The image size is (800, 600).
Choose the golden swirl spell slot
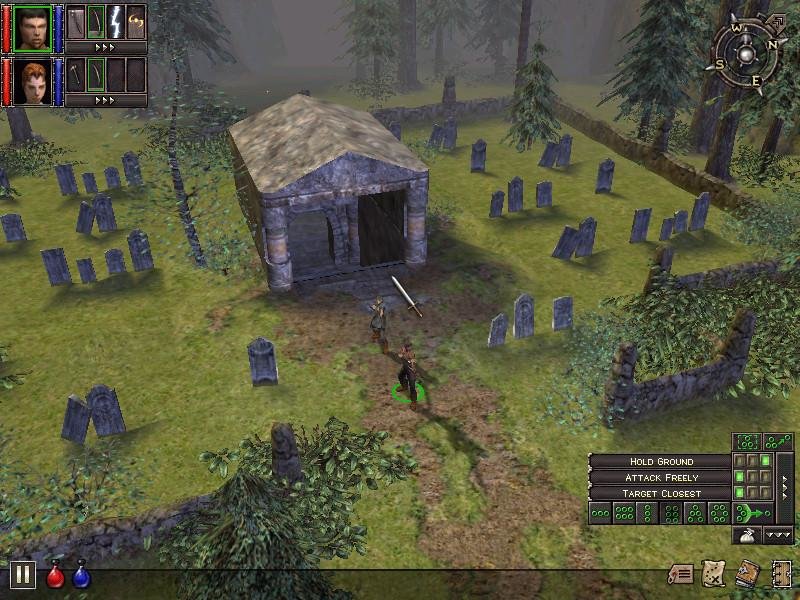136,21
